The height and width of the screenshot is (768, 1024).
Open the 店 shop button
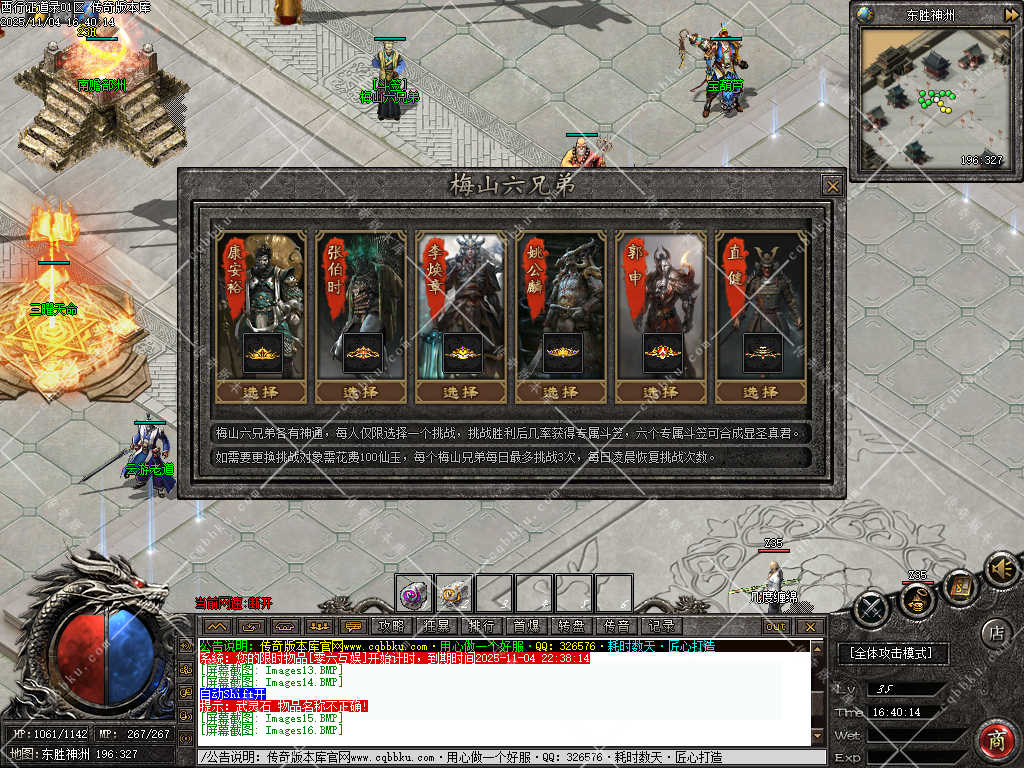(994, 632)
